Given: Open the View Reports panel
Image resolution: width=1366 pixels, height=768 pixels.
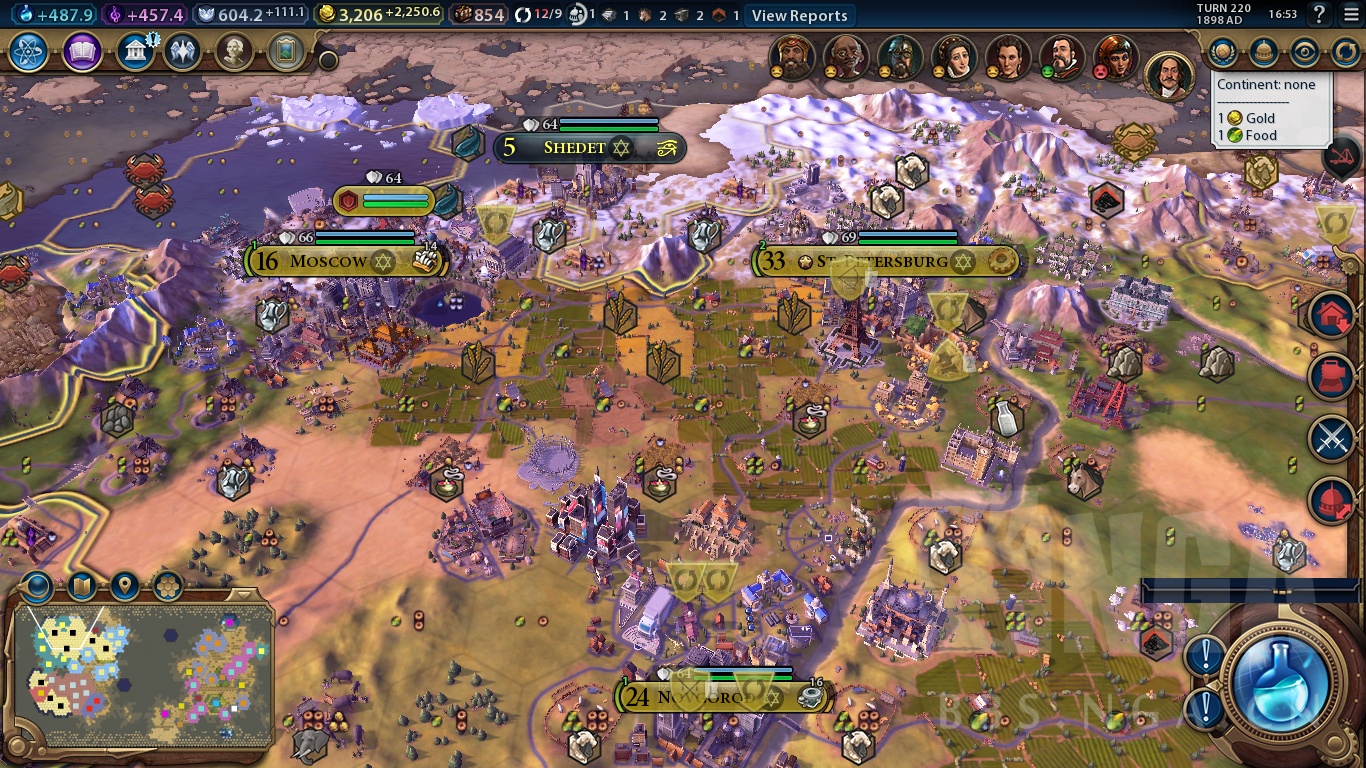Looking at the screenshot, I should coord(799,15).
